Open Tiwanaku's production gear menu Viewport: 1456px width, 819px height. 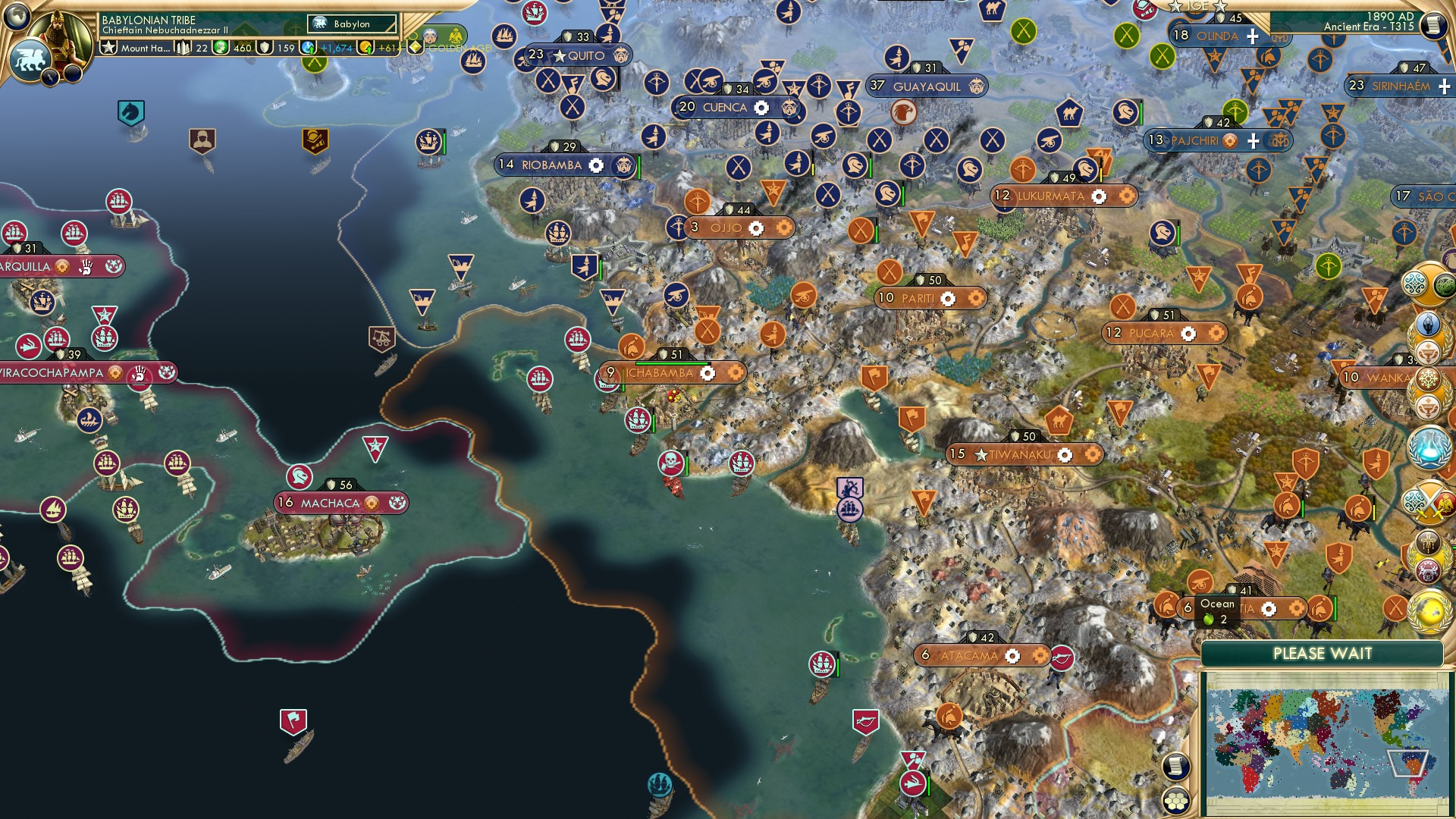pos(1066,456)
